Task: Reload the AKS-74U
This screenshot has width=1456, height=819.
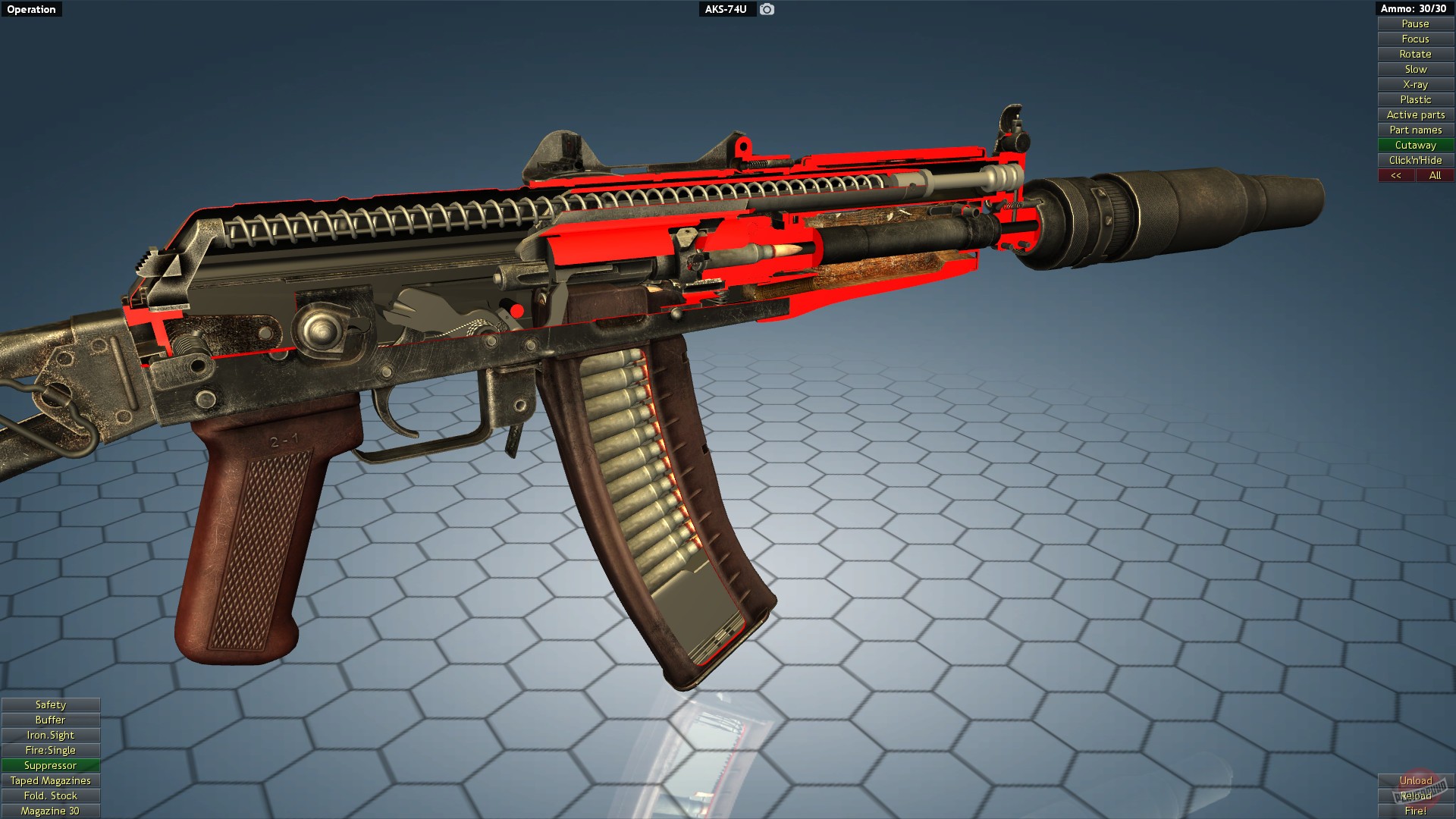Action: click(1416, 795)
